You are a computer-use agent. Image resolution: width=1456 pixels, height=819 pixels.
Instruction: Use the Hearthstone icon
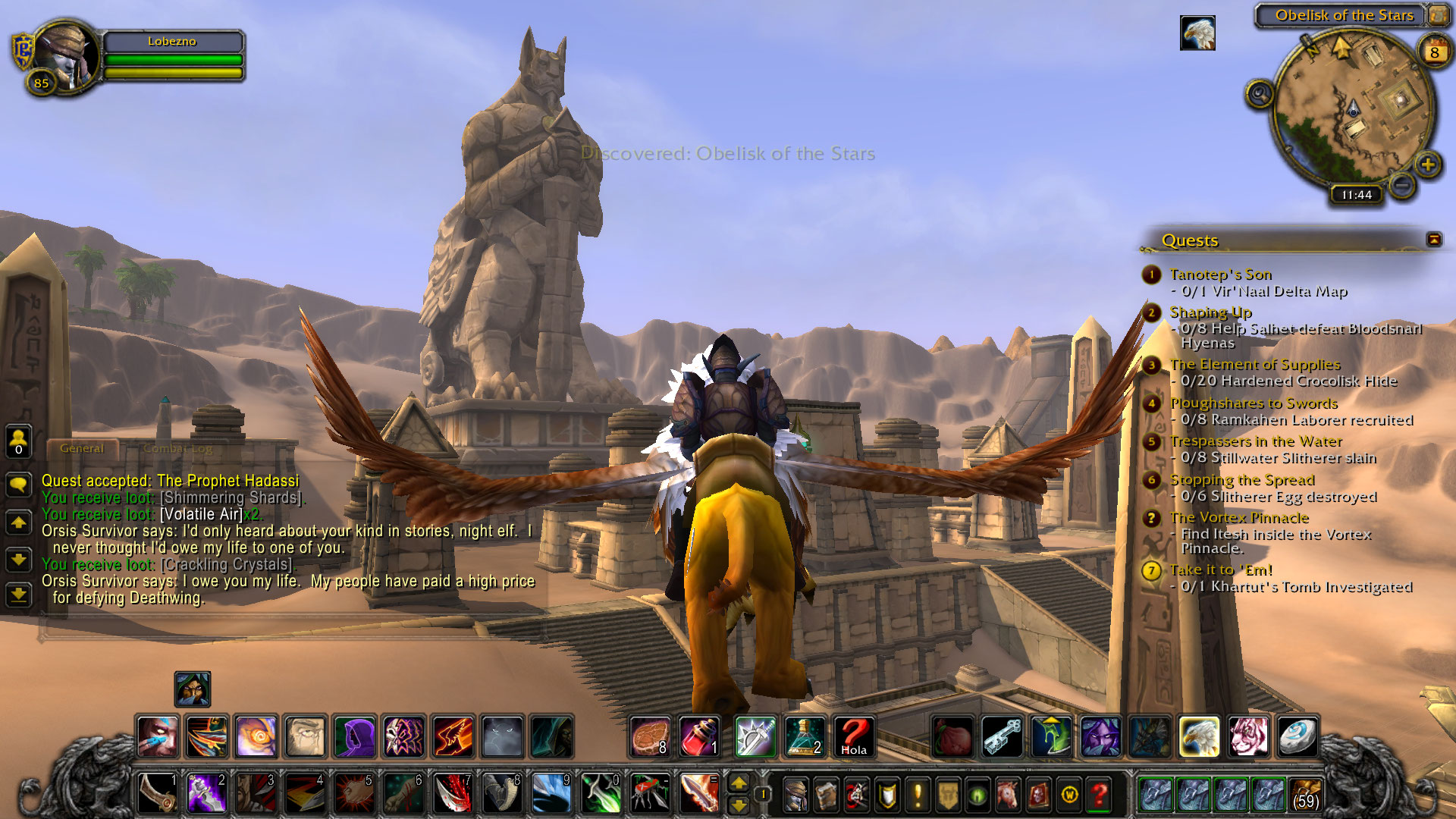1298,736
